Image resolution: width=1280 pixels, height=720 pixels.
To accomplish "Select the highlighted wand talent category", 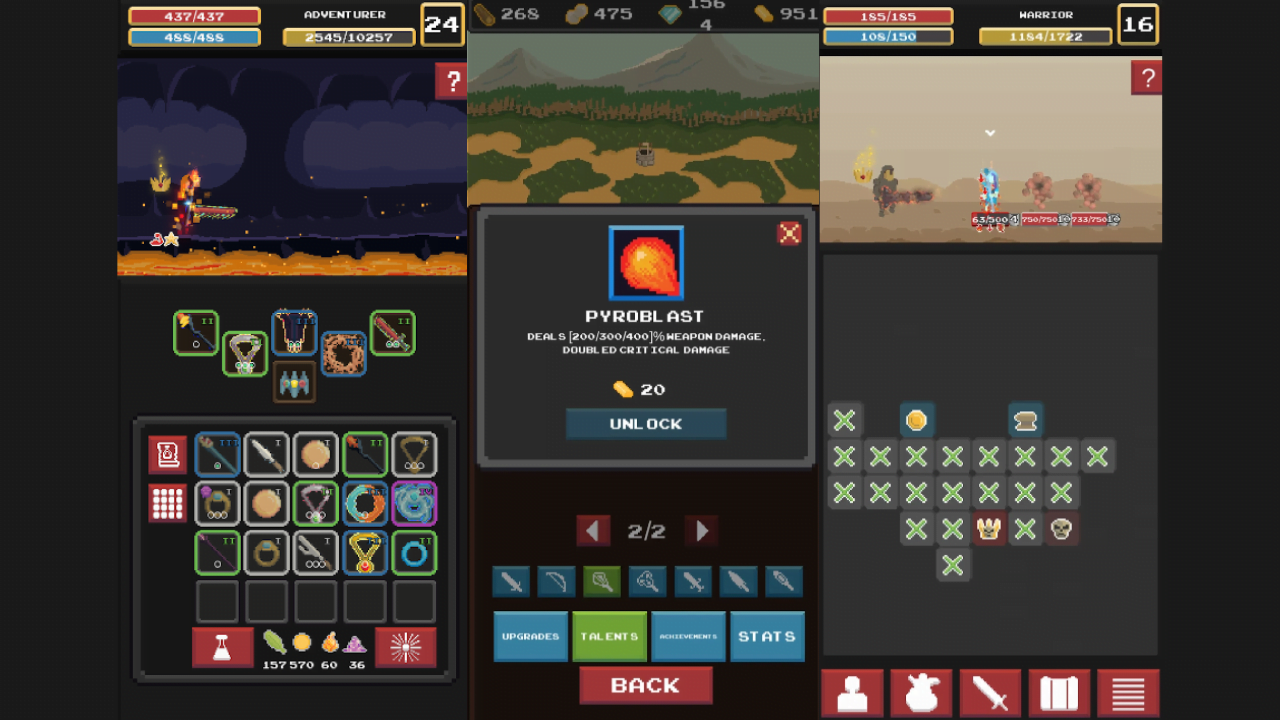I will pos(601,582).
